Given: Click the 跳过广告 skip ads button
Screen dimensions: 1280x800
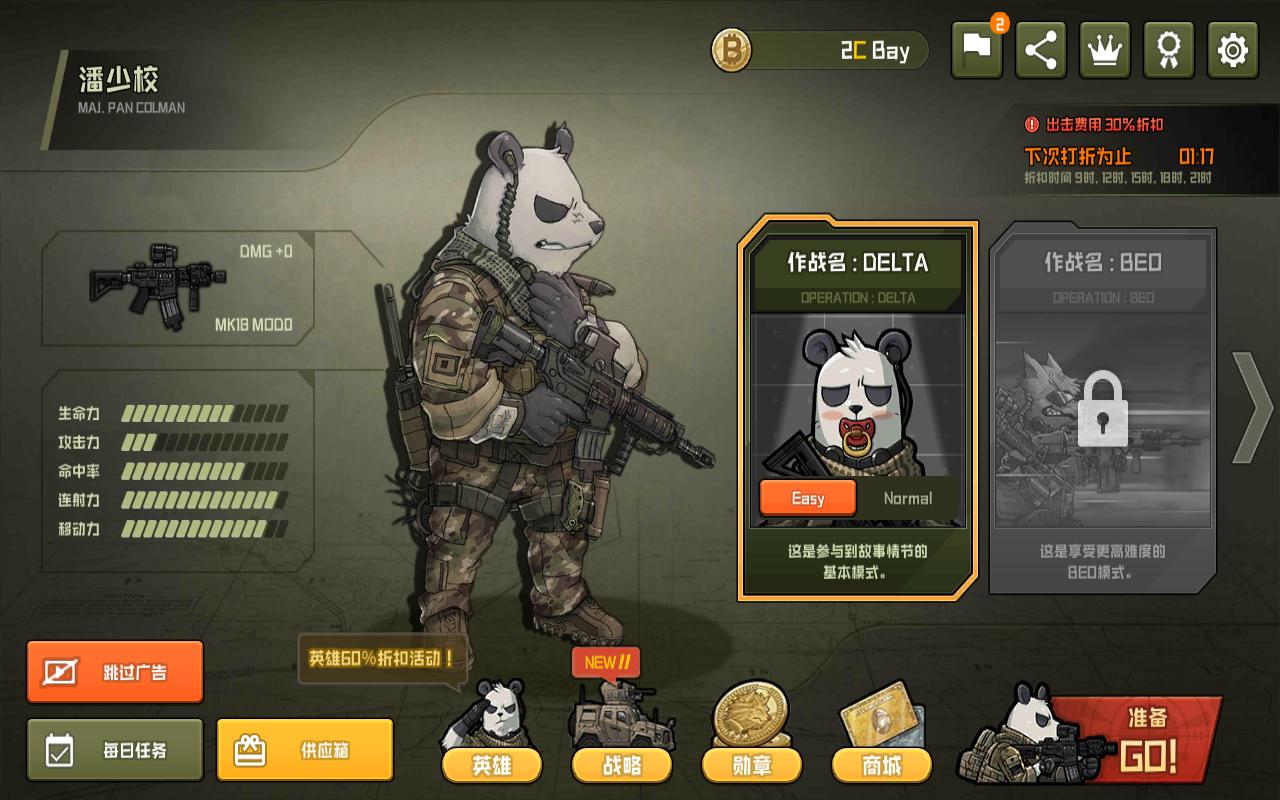Looking at the screenshot, I should pos(115,672).
